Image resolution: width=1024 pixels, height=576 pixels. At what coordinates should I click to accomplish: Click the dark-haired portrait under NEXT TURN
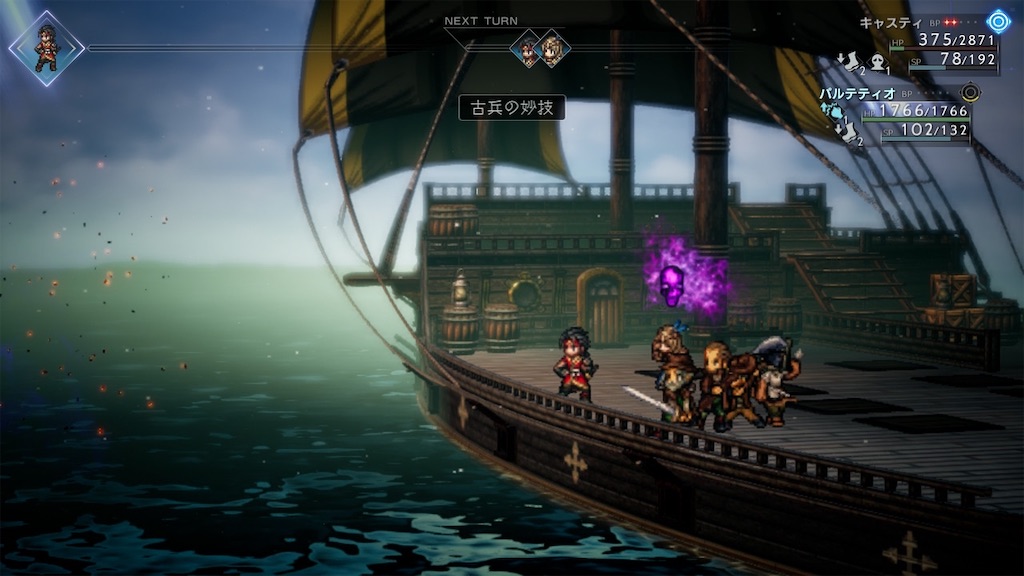(527, 47)
